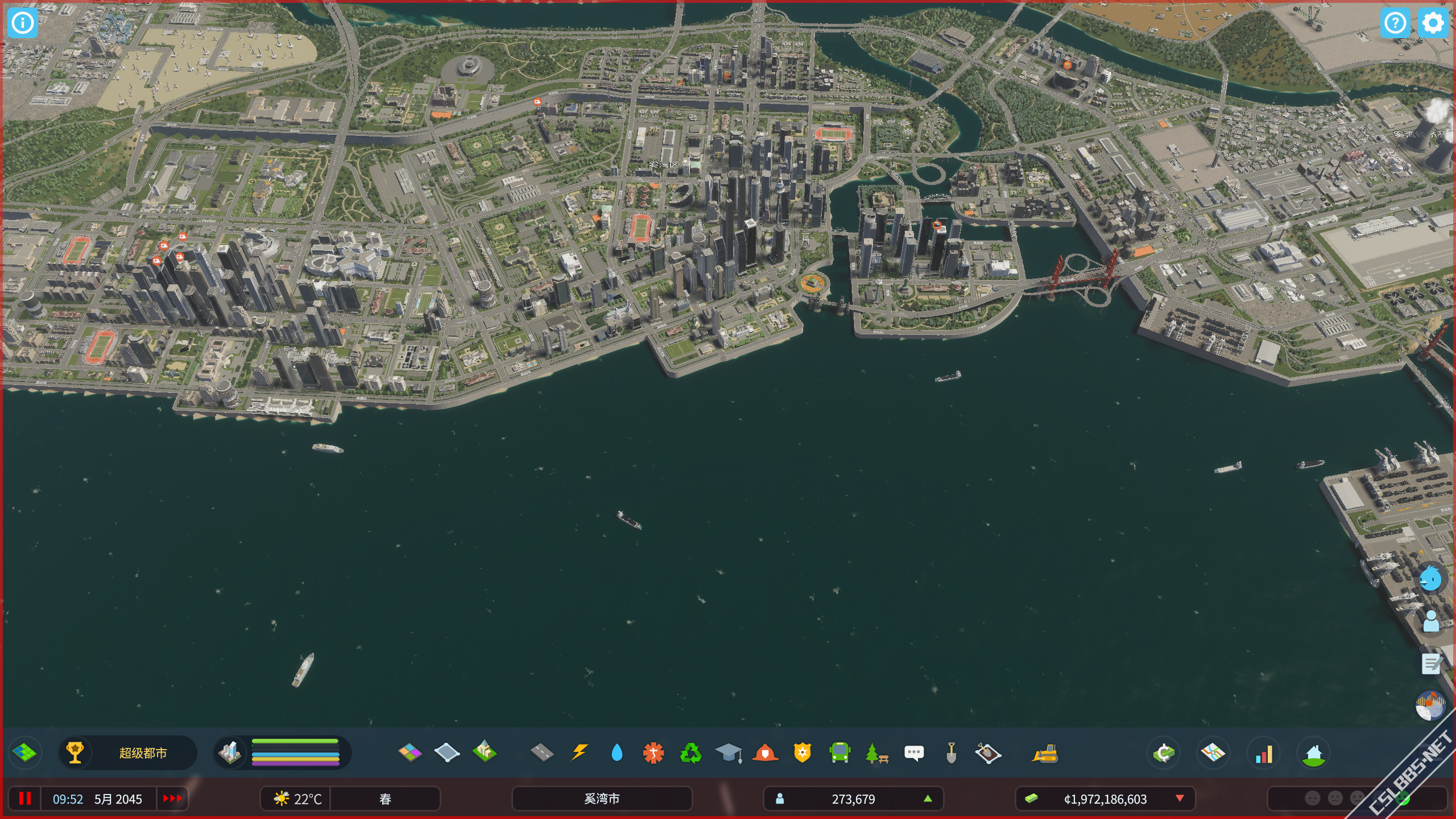The width and height of the screenshot is (1456, 819).
Task: Open the roads build menu
Action: (x=541, y=752)
